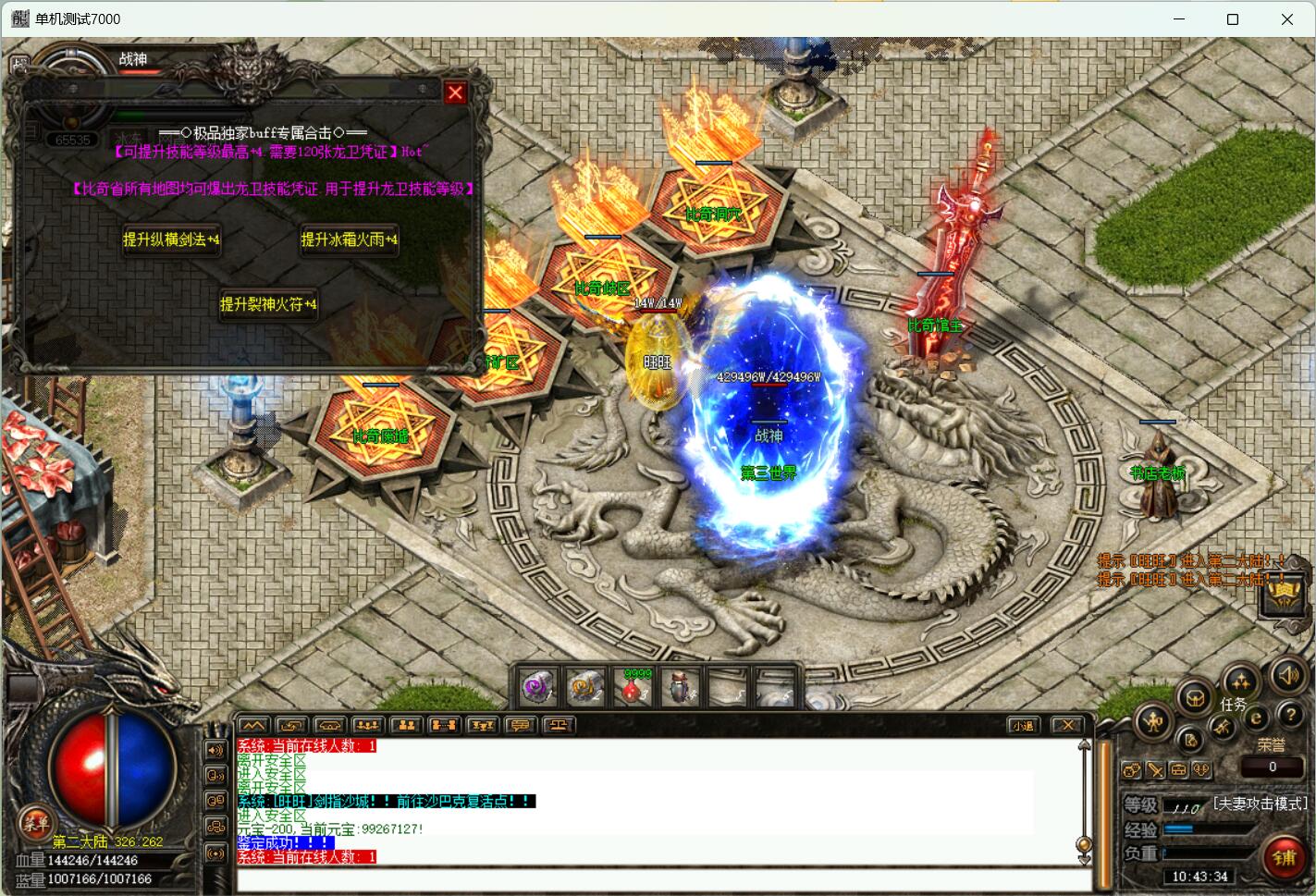Click the crossed swords icon button
This screenshot has height=896, width=1316.
tap(1155, 769)
